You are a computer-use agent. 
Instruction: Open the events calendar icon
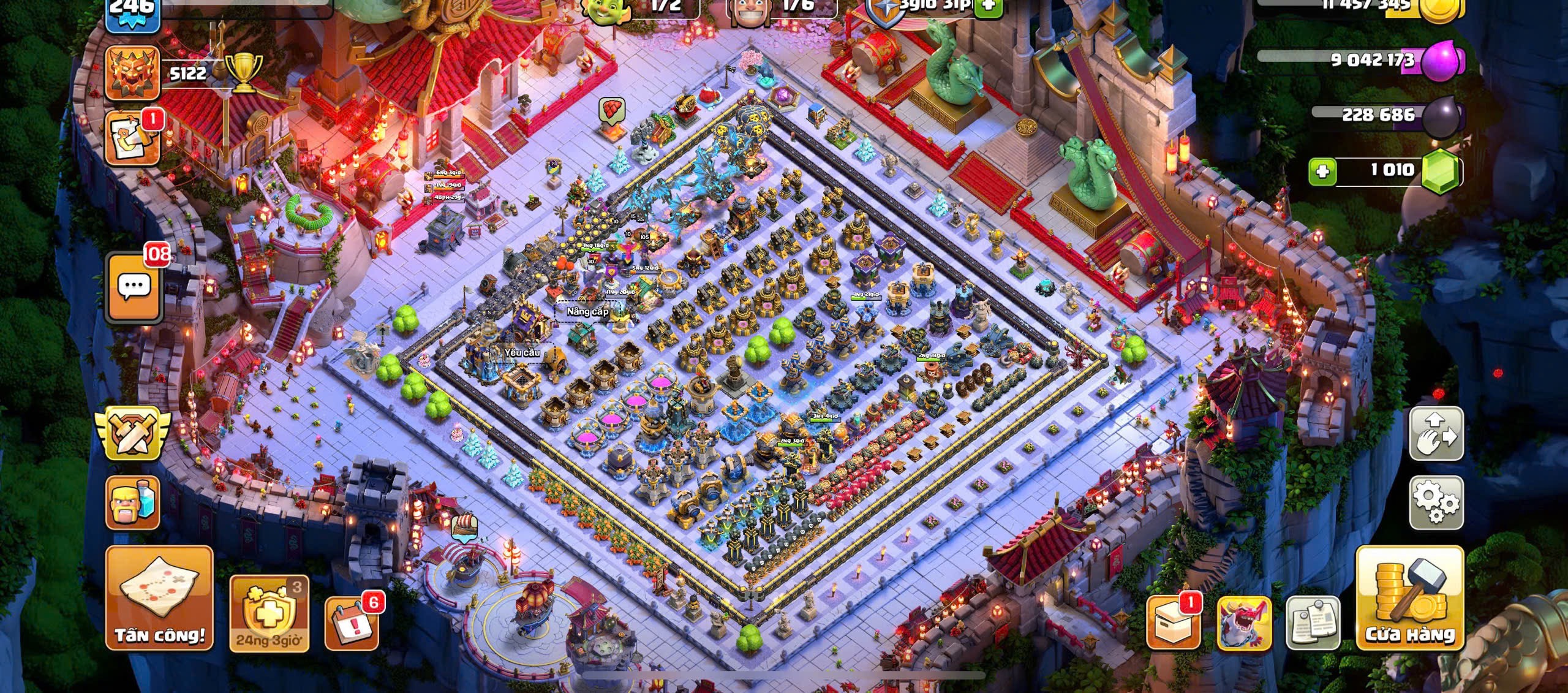pos(351,622)
